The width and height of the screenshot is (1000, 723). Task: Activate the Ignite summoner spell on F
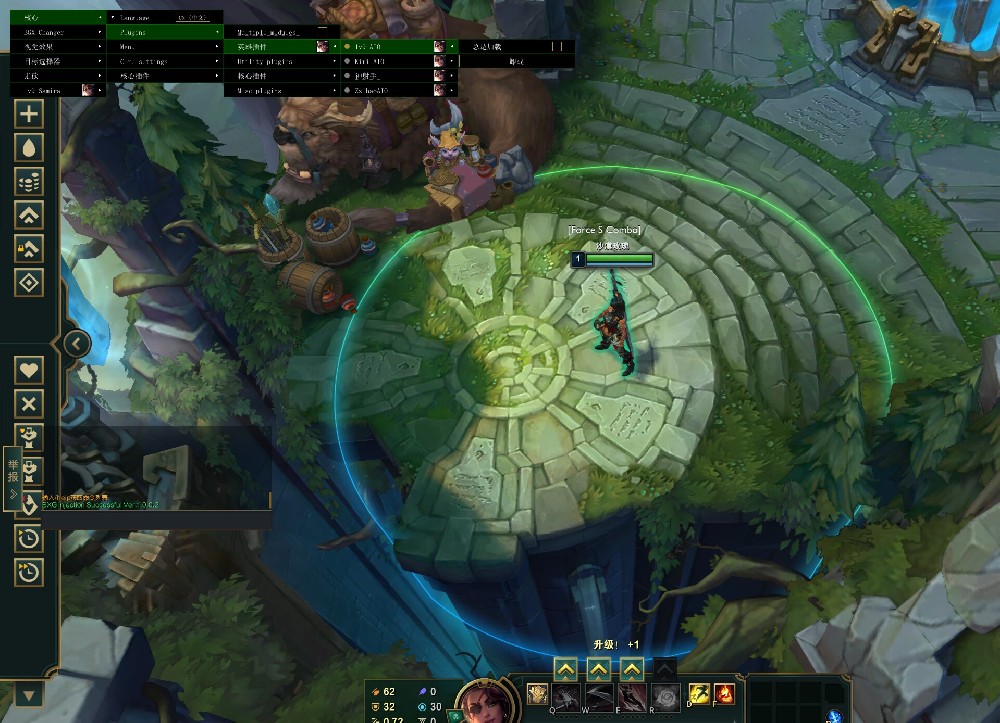coord(724,694)
